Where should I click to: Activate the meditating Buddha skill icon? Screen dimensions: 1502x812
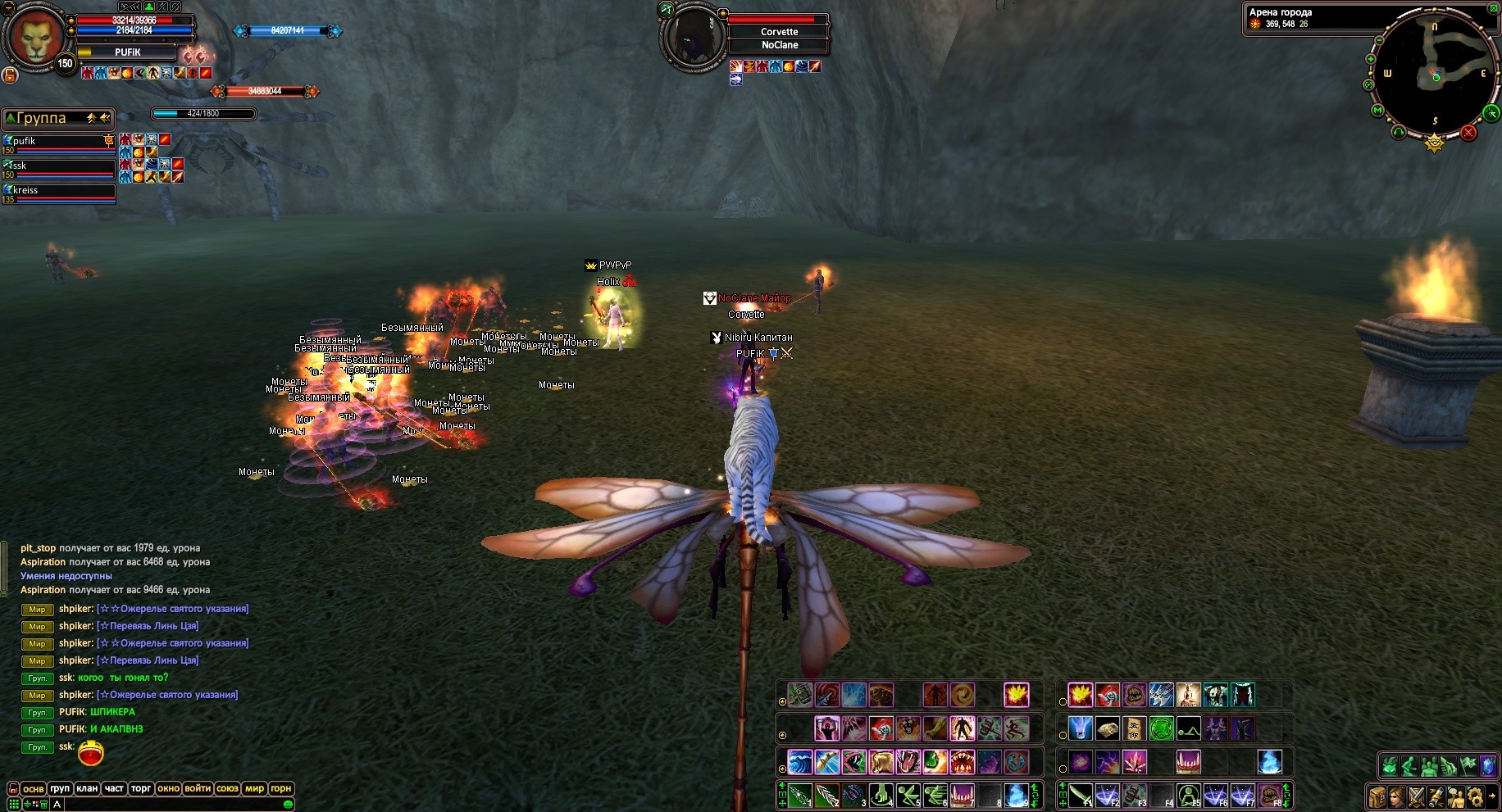1188,696
